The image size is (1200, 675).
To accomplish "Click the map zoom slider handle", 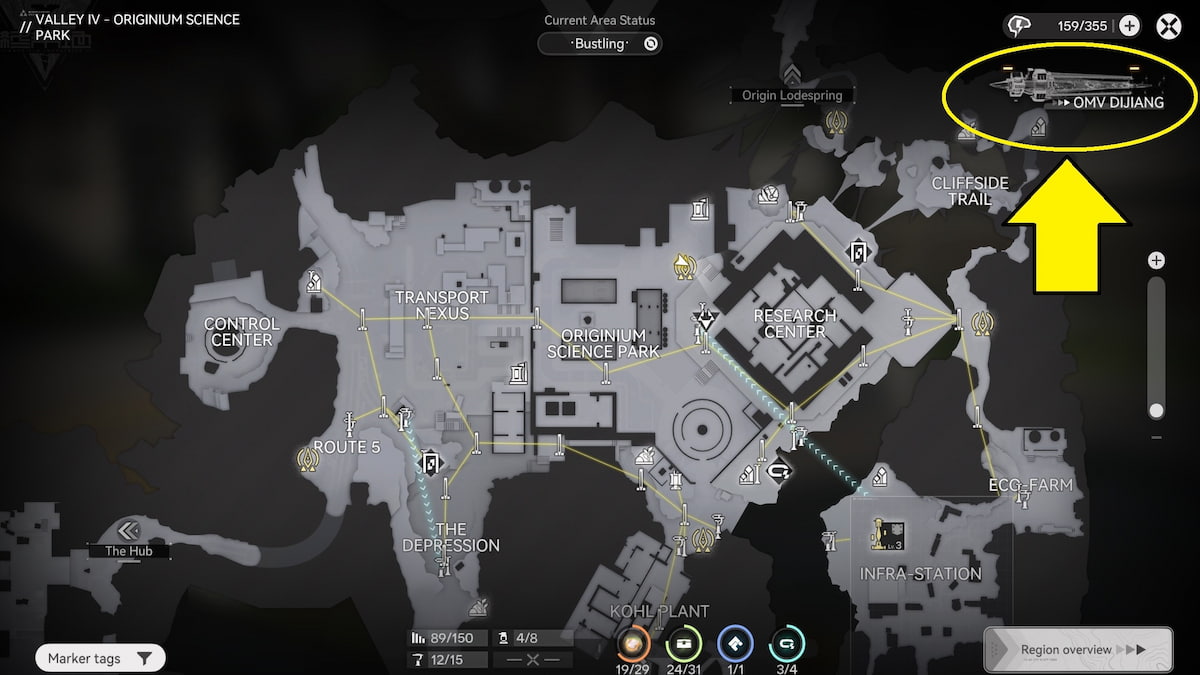I will [x=1157, y=410].
